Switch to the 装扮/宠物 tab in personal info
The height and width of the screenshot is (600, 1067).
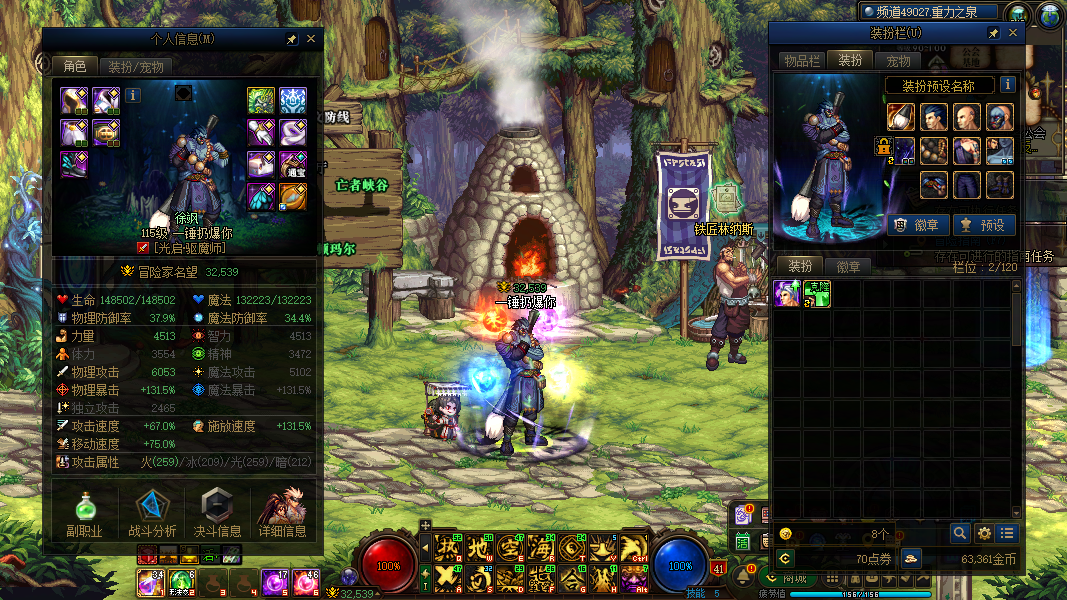[x=136, y=67]
